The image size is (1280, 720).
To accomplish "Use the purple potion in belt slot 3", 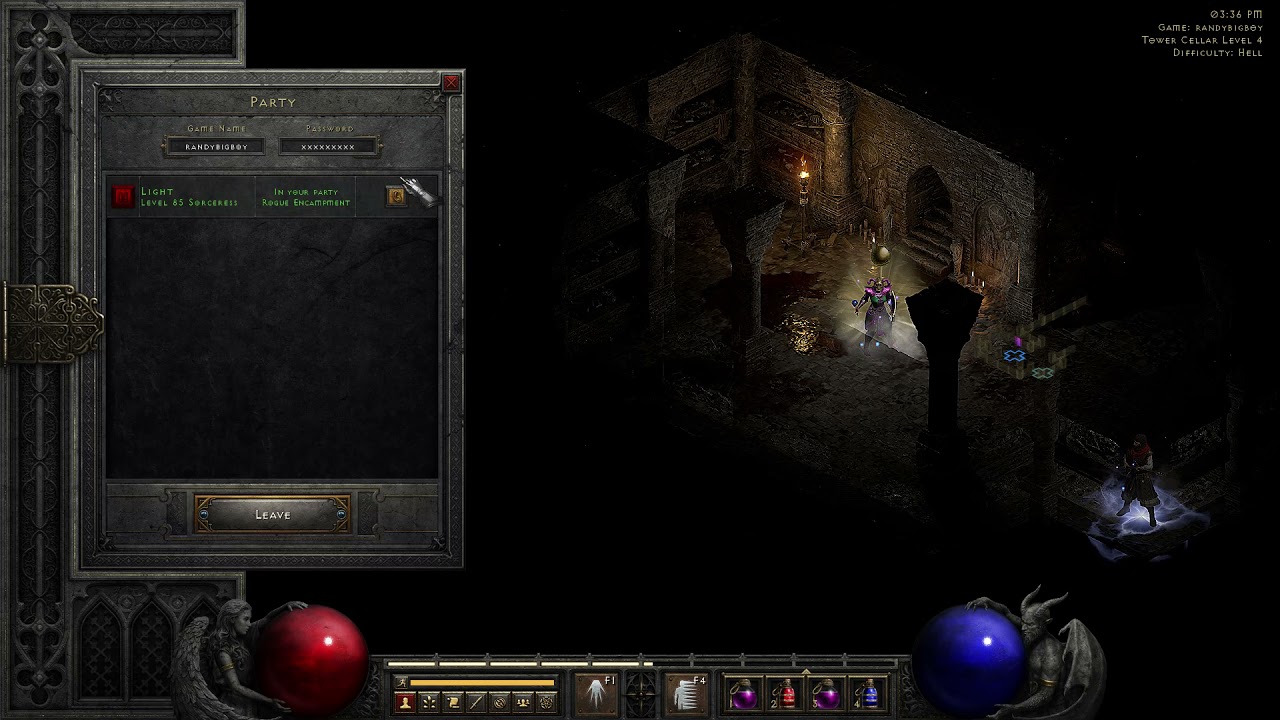I will coord(827,694).
